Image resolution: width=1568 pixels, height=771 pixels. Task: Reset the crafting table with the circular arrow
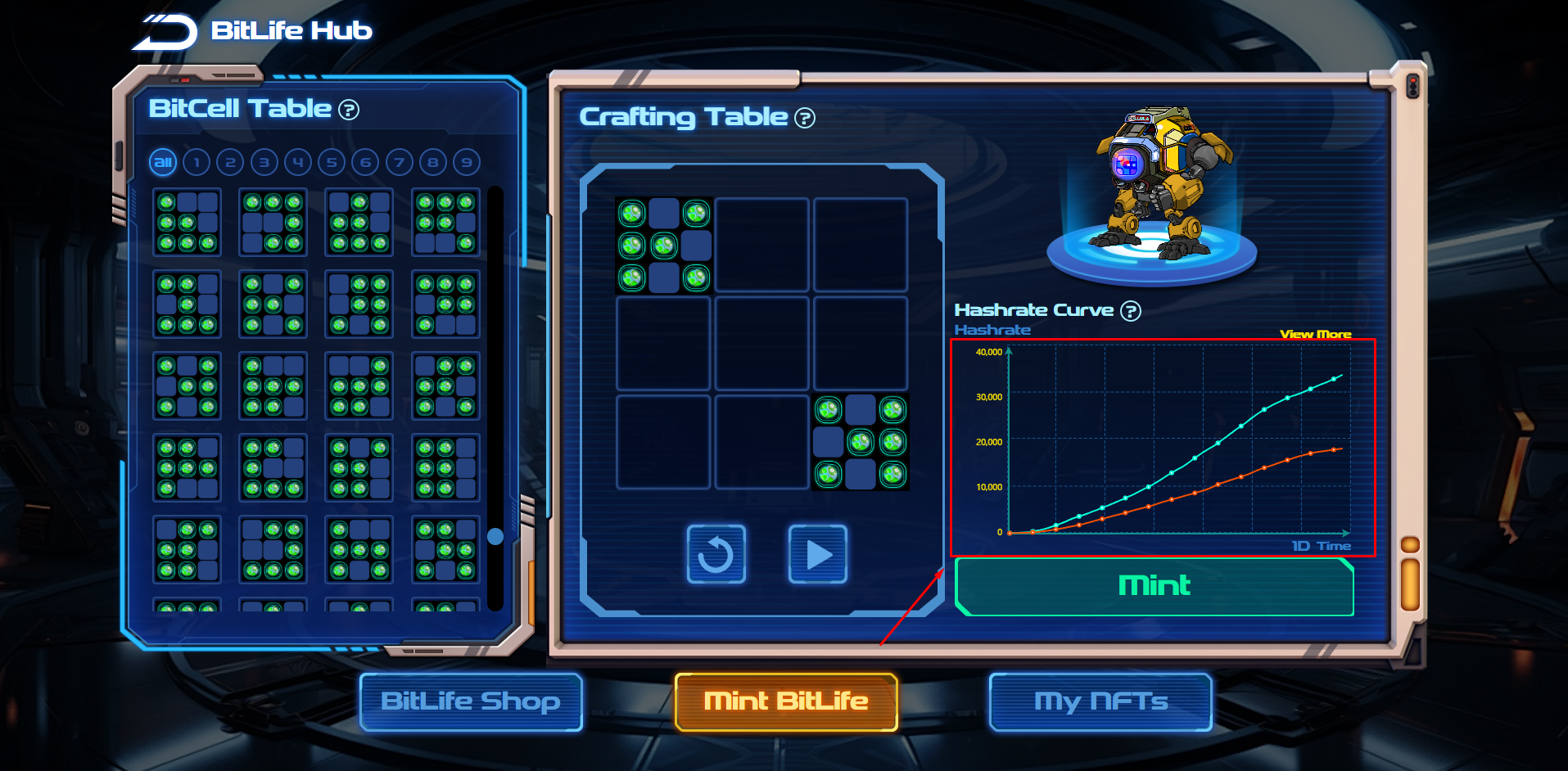coord(716,554)
